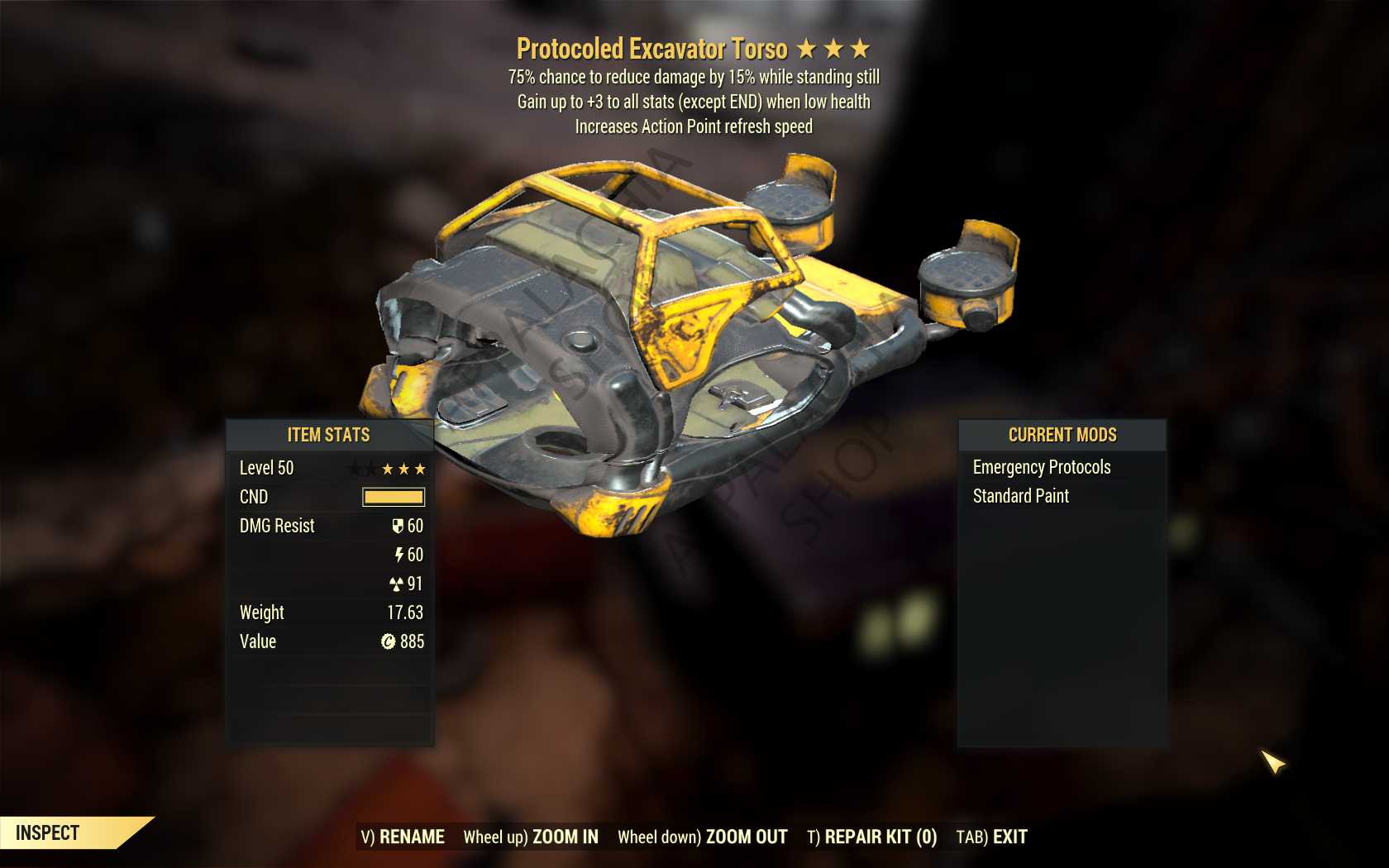Use the Repair Kit option
Image resolution: width=1389 pixels, height=868 pixels.
tap(871, 837)
